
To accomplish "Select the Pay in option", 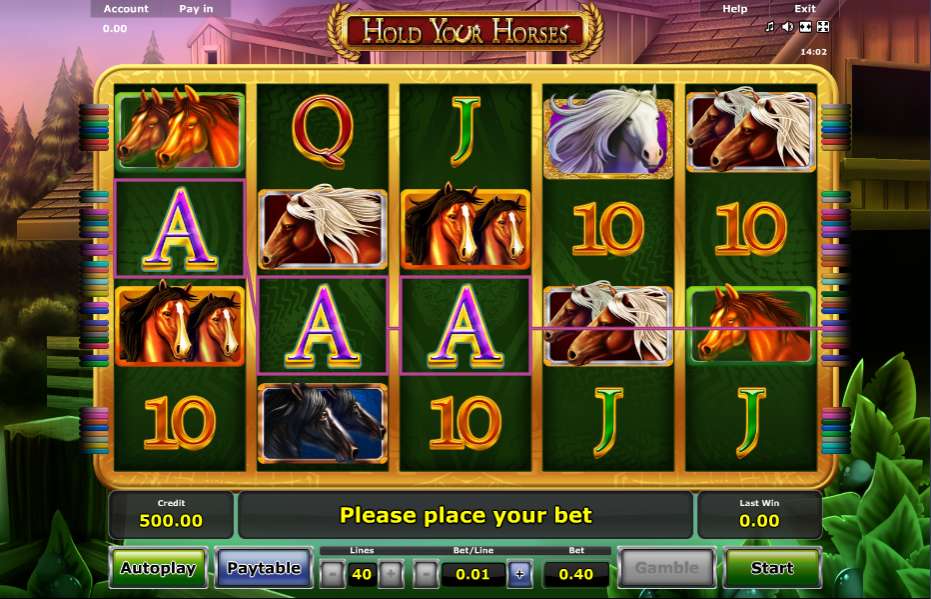I will 196,9.
